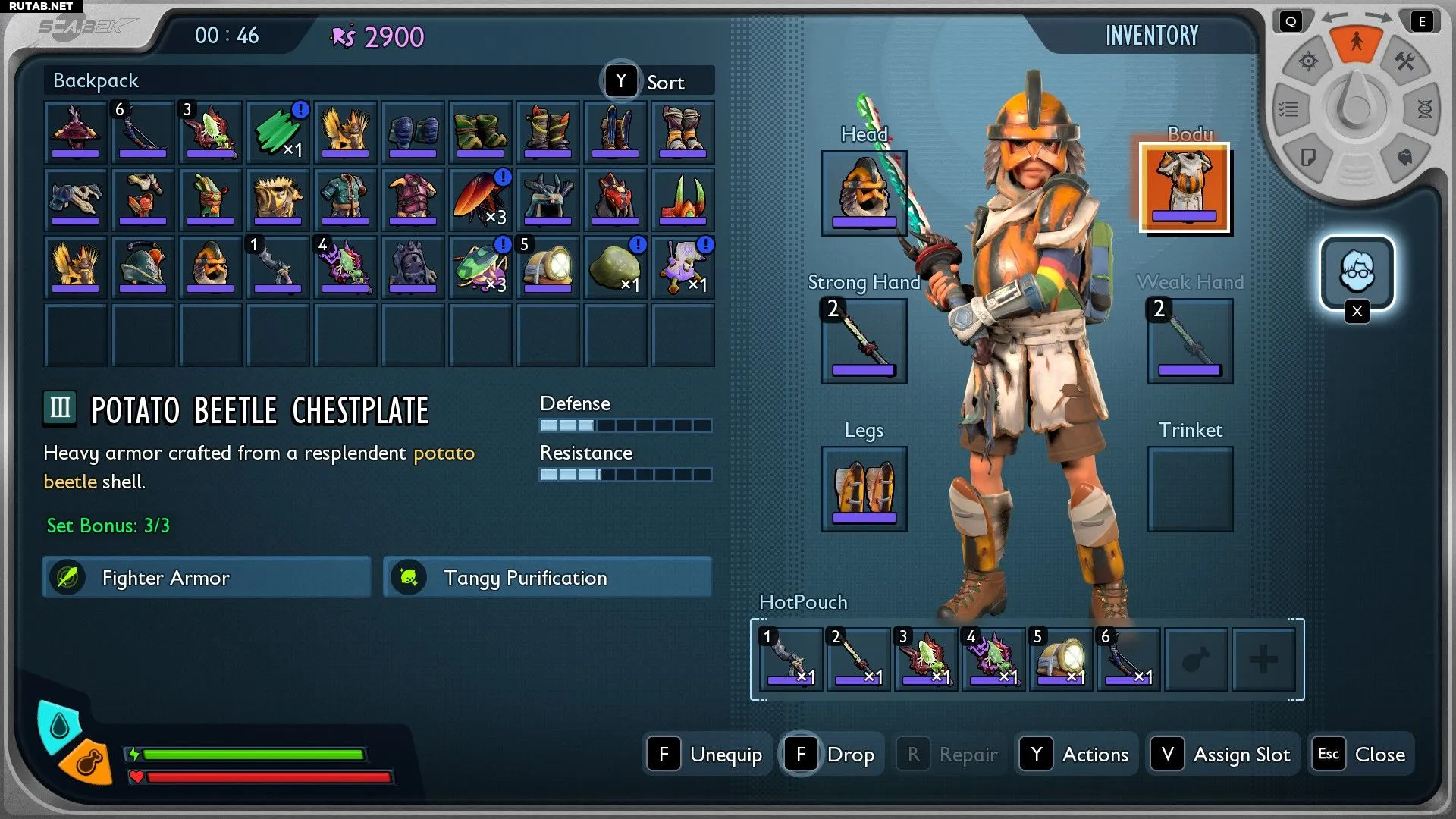Viewport: 1456px width, 819px height.
Task: Show Tangy Purification perk details
Action: 548,578
